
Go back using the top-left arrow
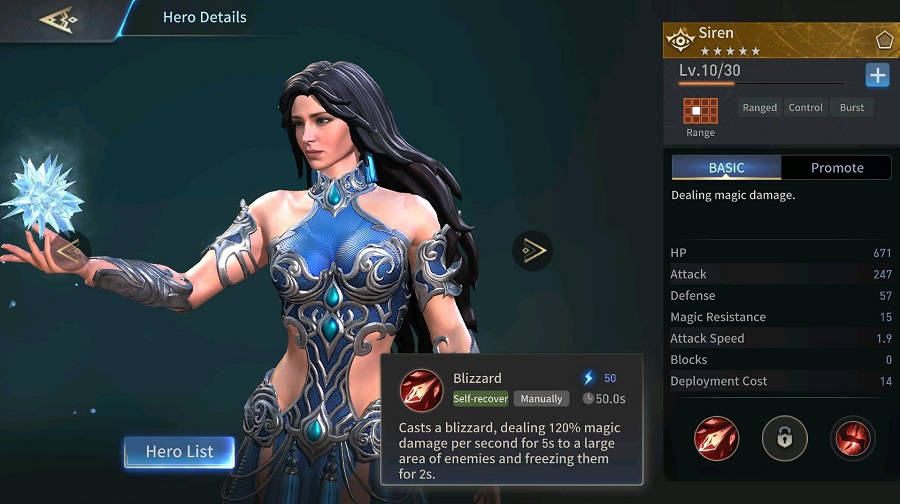(55, 19)
